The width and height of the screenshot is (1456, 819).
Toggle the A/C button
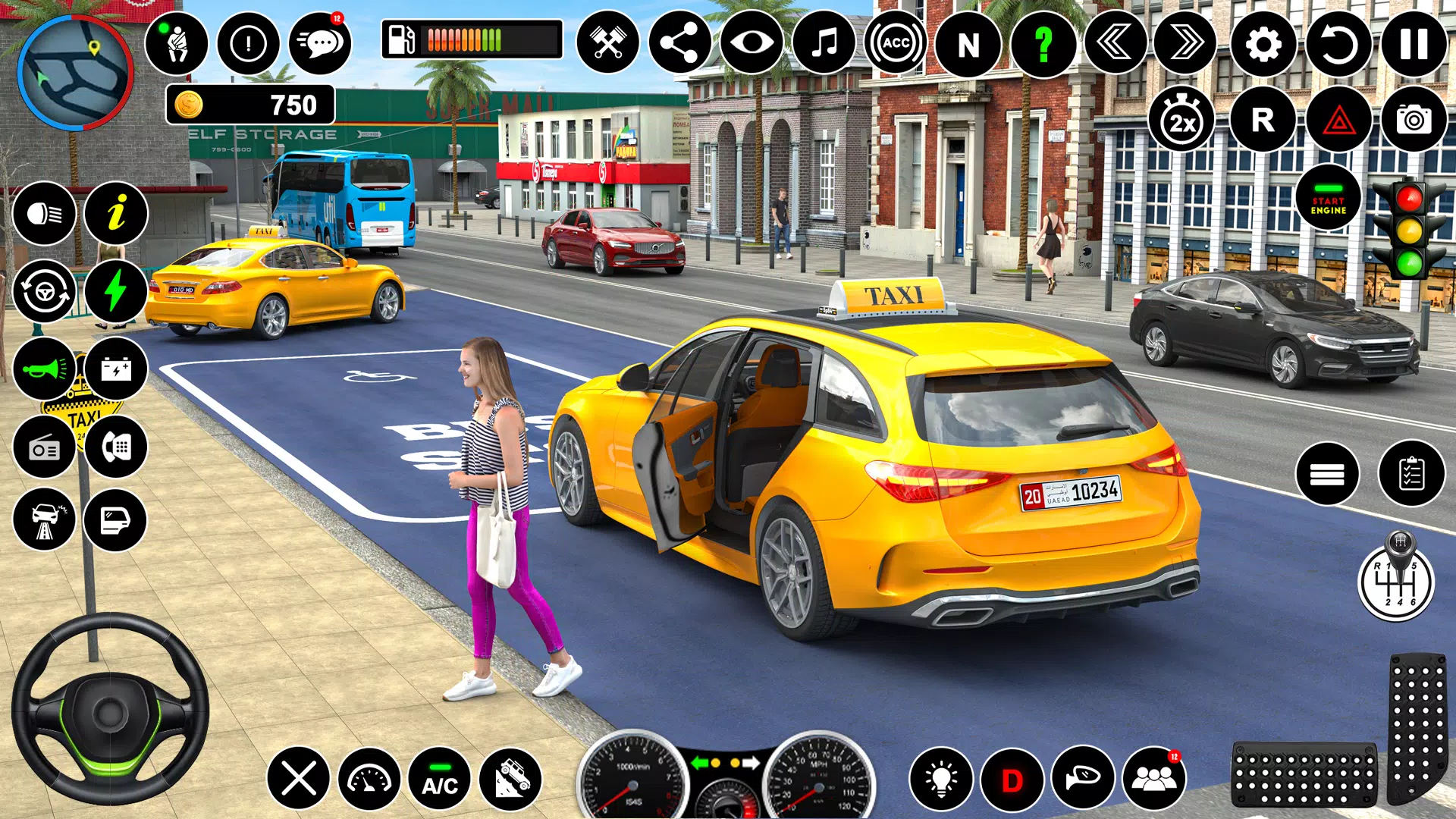point(440,779)
